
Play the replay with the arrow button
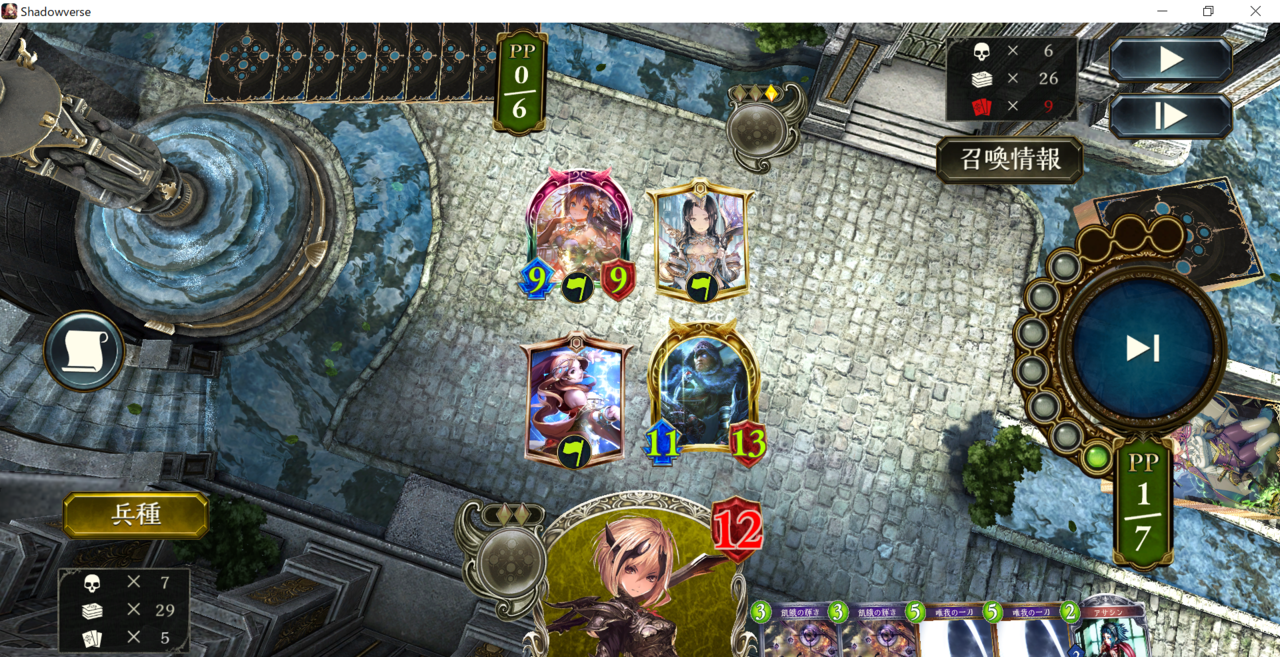point(1170,60)
